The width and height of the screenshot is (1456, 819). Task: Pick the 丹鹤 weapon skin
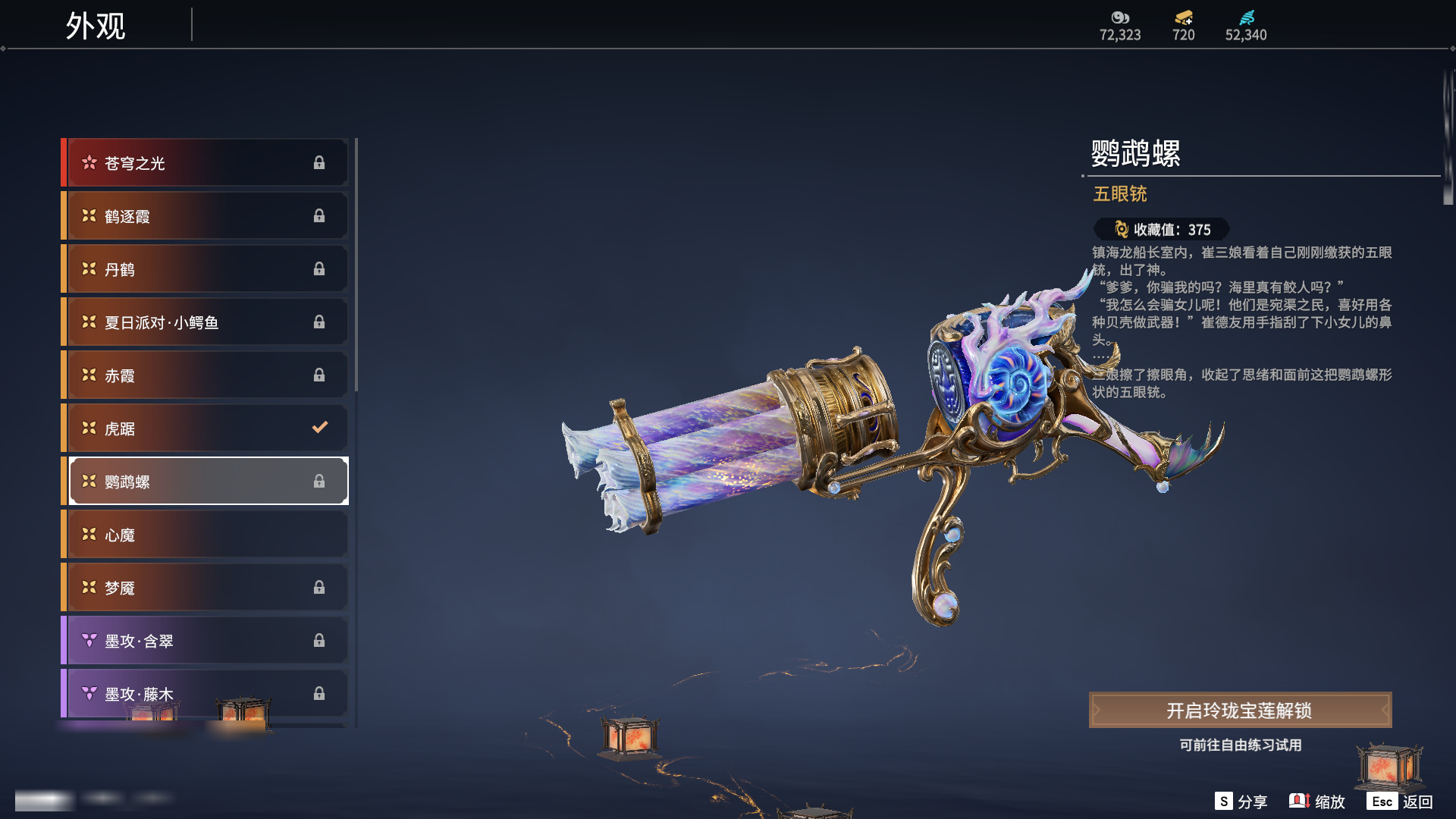pos(205,269)
